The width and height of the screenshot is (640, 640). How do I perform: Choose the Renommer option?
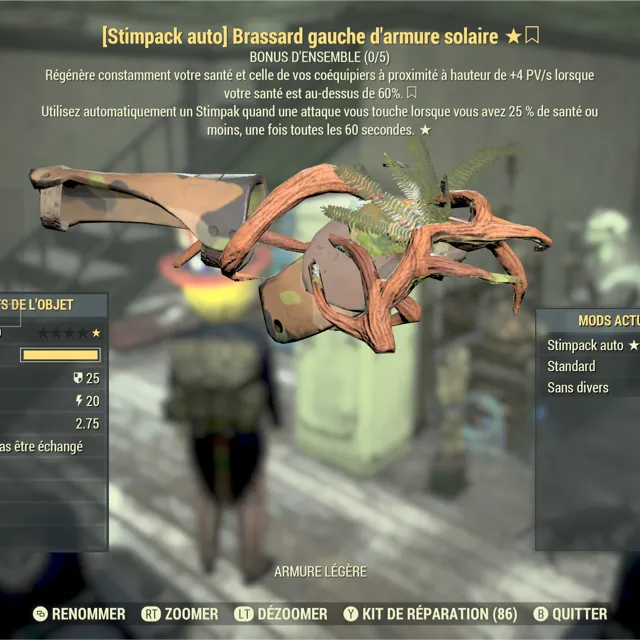pyautogui.click(x=80, y=614)
